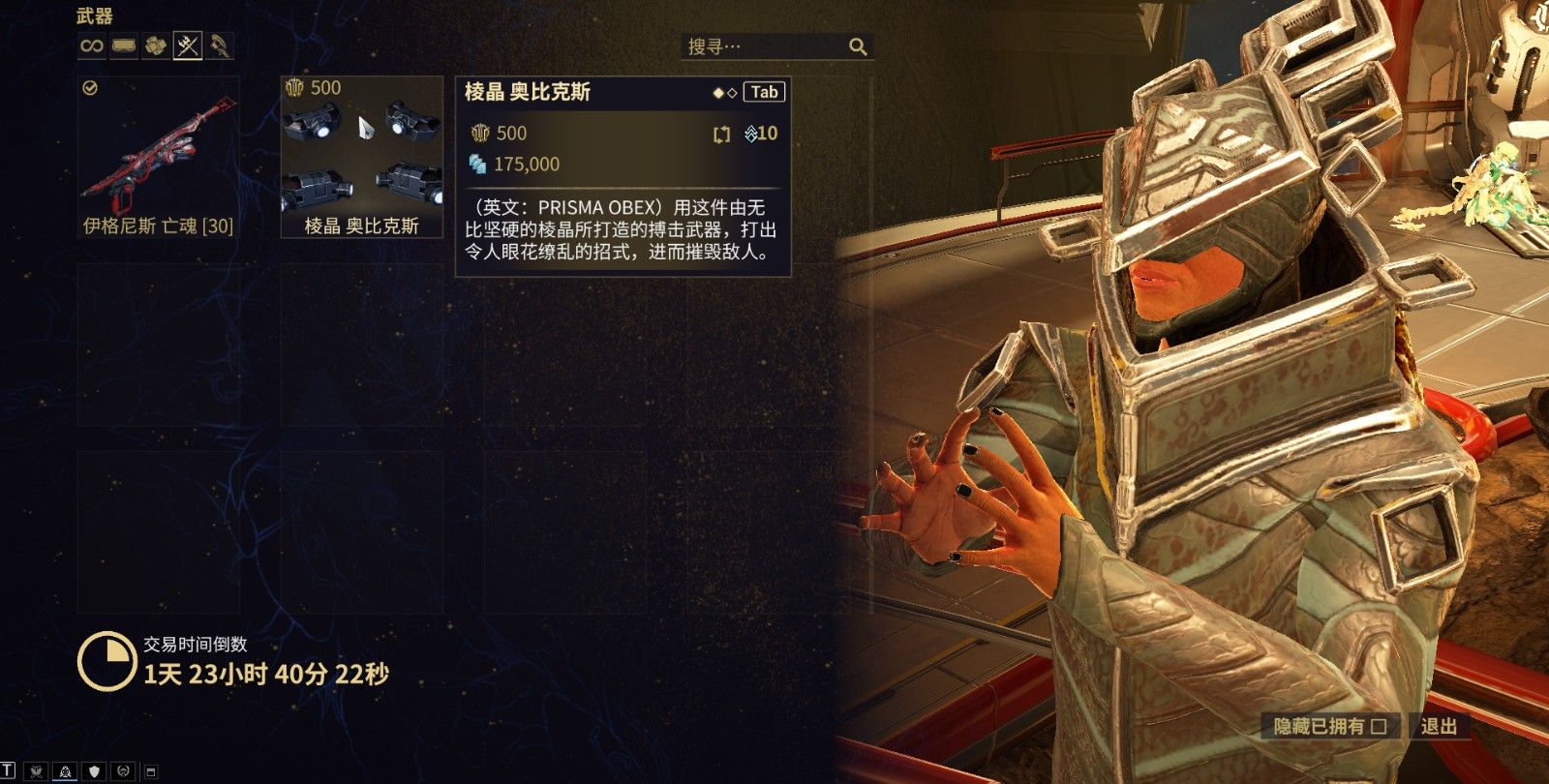Click the window icon at bottom right bar
Screen dimensions: 1549x784
[x=150, y=771]
